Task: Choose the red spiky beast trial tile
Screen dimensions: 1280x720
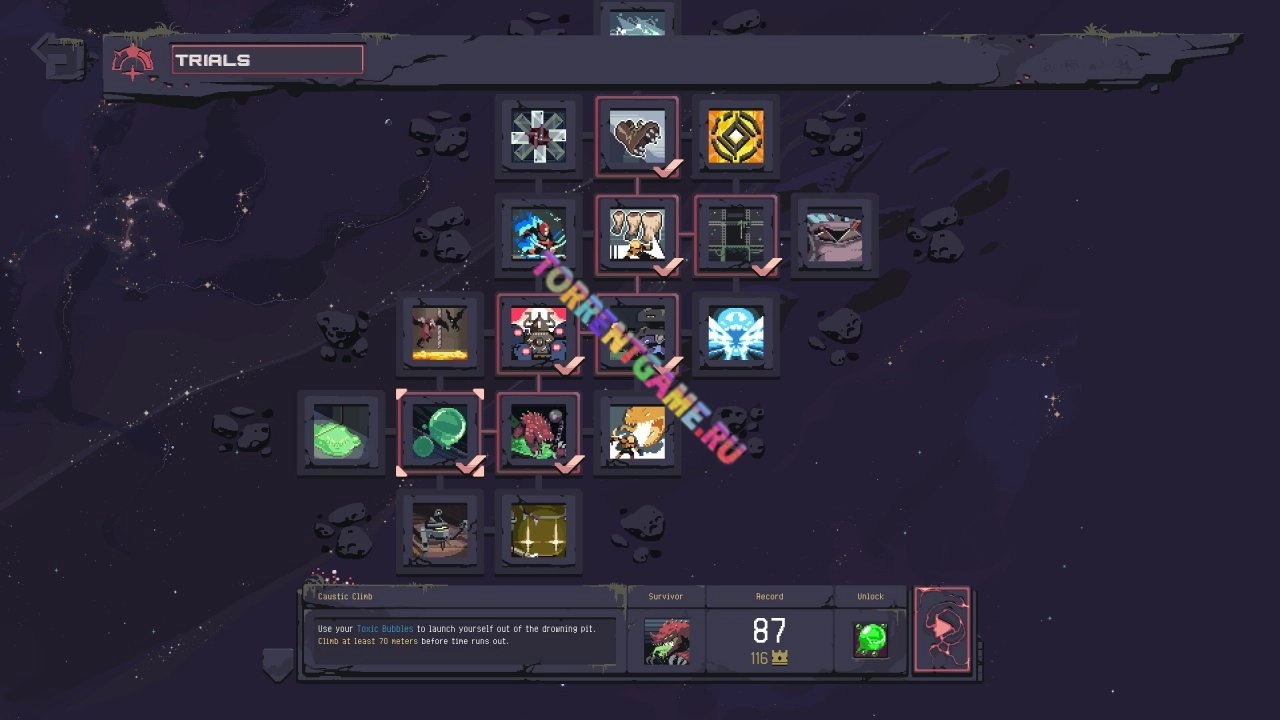Action: pos(538,433)
